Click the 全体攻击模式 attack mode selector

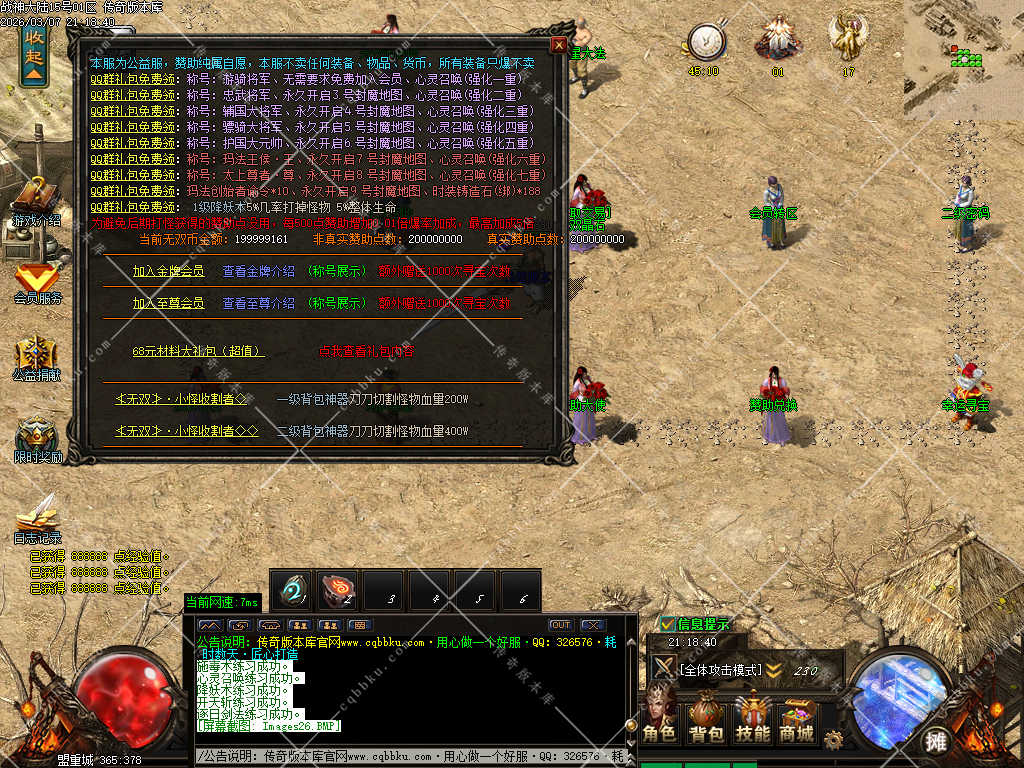click(720, 670)
